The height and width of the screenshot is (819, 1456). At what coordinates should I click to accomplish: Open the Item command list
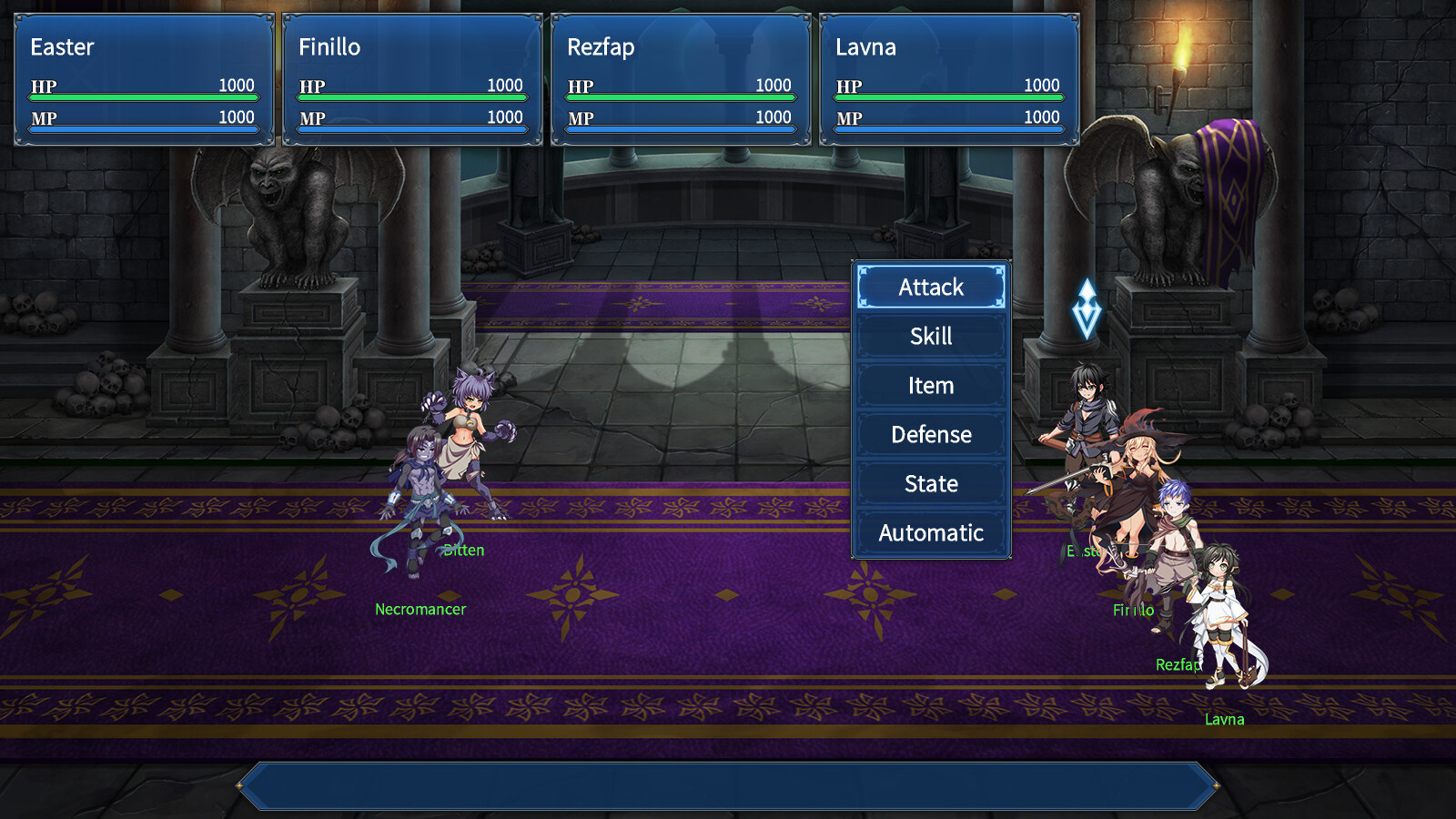pos(930,385)
